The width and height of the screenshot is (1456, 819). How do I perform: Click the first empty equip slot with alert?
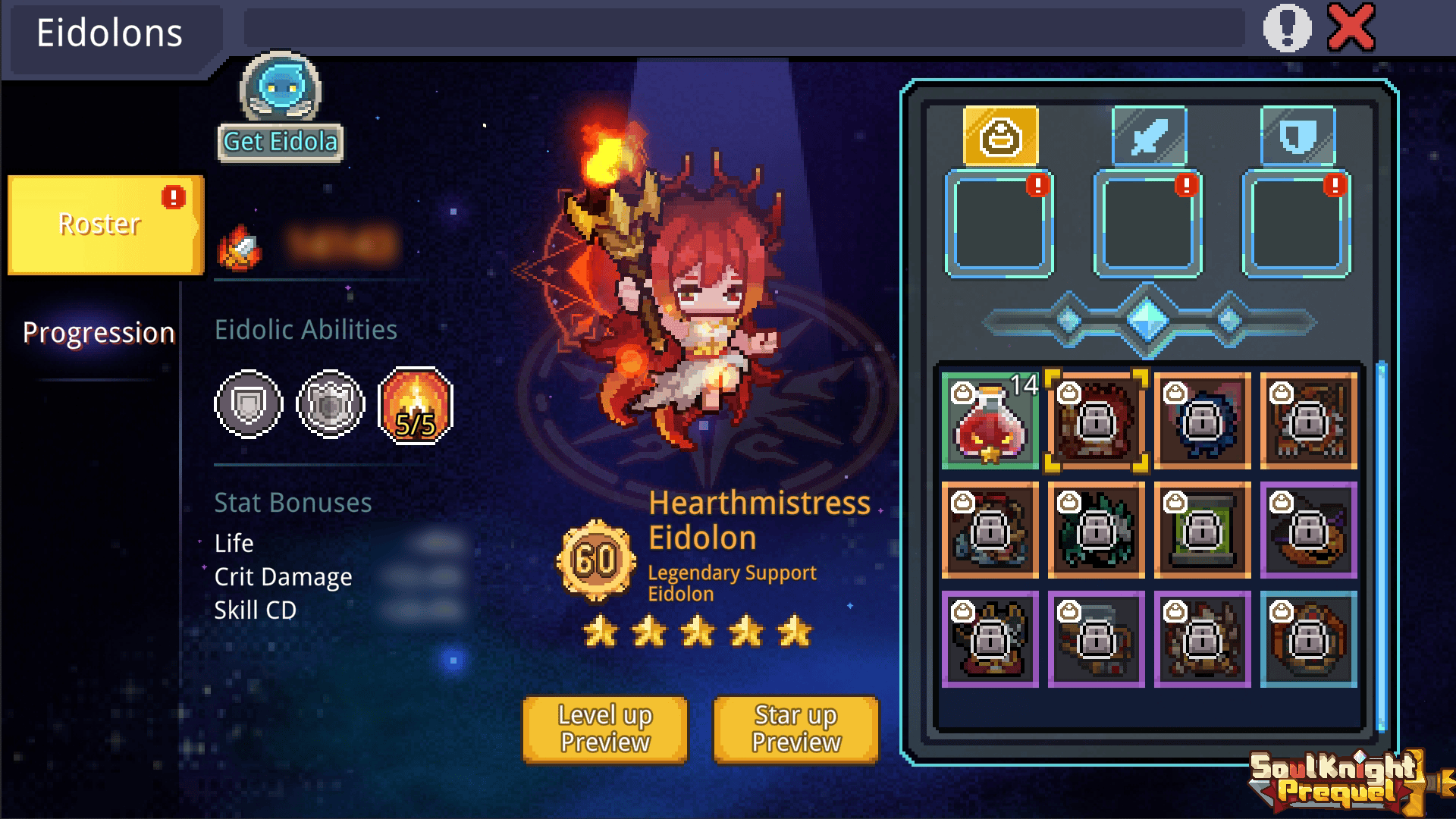(x=998, y=224)
